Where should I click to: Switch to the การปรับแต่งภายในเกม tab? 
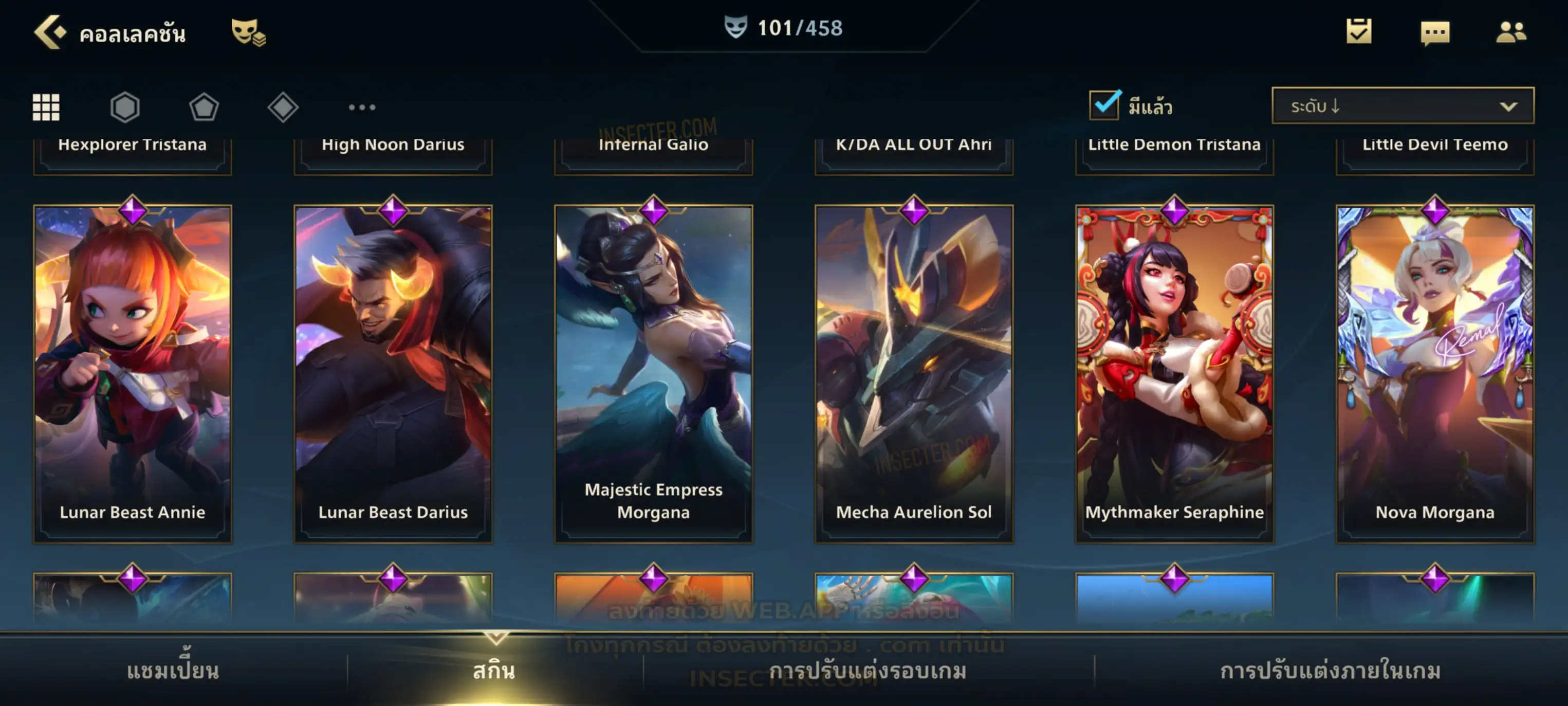click(x=1330, y=671)
